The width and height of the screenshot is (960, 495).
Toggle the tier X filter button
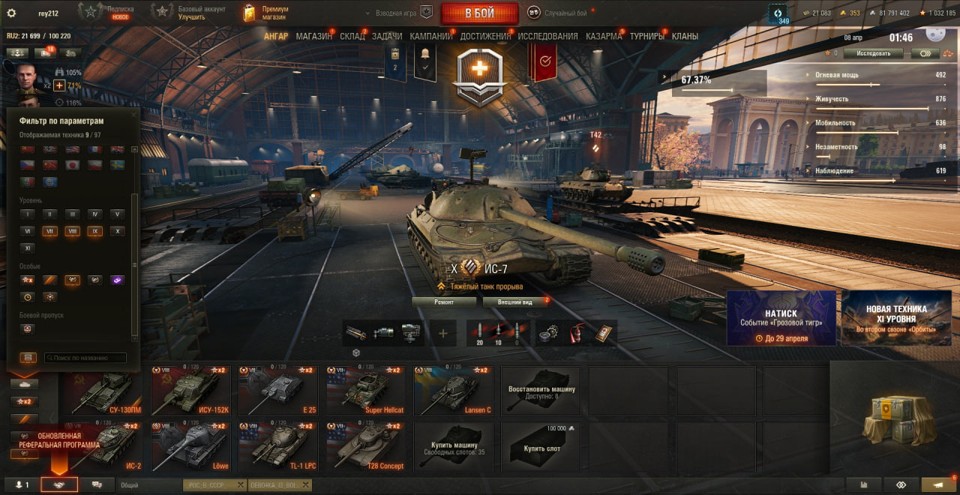(117, 231)
